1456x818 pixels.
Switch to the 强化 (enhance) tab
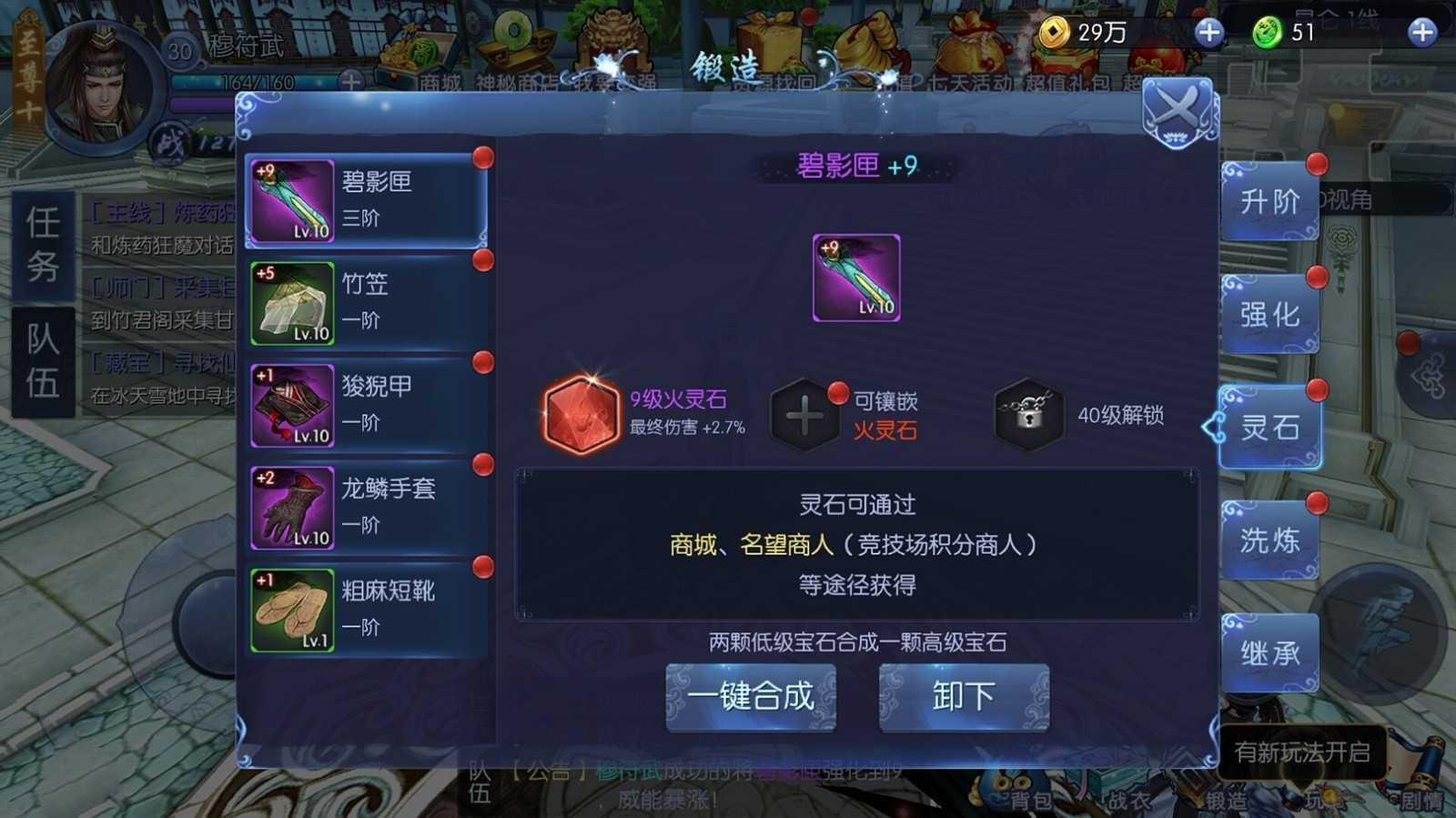point(1269,313)
